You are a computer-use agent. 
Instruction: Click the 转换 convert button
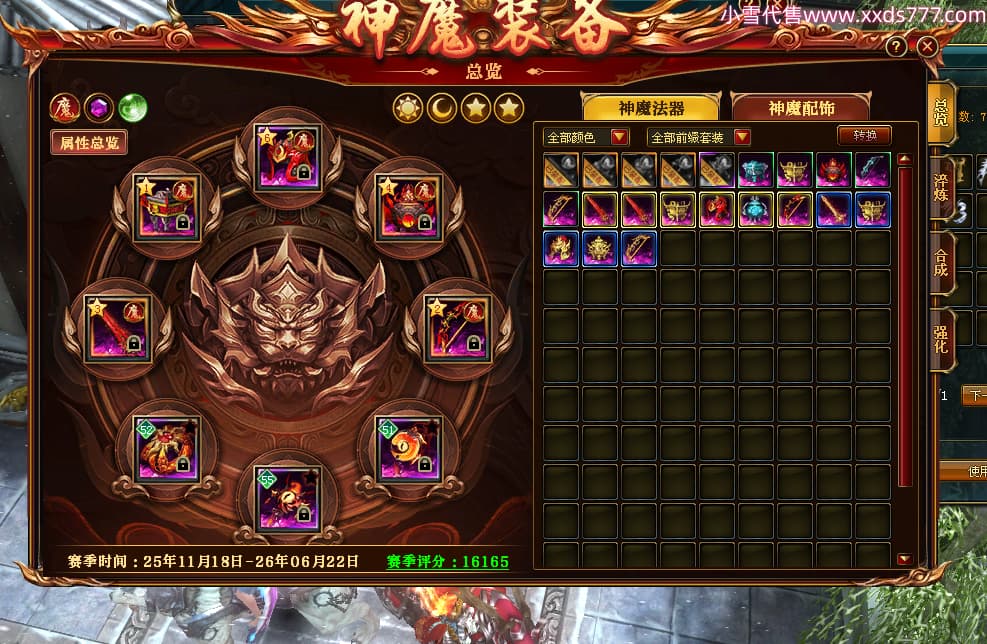click(863, 136)
